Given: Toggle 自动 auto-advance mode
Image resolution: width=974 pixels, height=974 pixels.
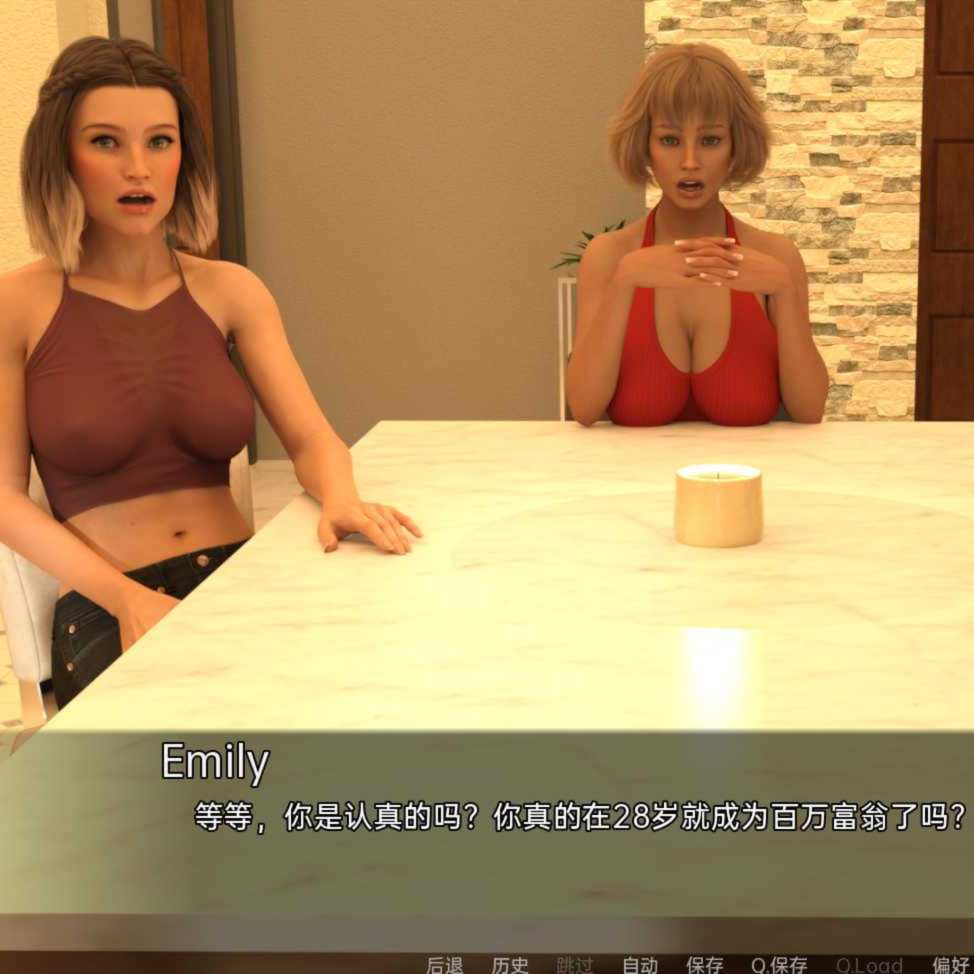Looking at the screenshot, I should [640, 964].
